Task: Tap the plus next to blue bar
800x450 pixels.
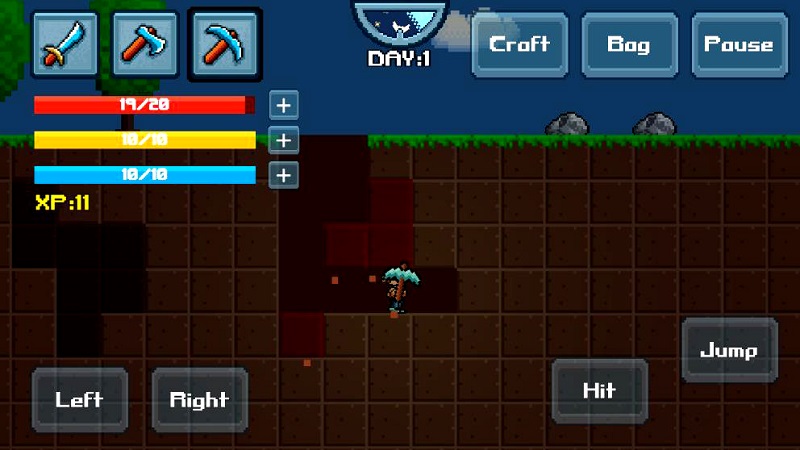Action: click(284, 175)
